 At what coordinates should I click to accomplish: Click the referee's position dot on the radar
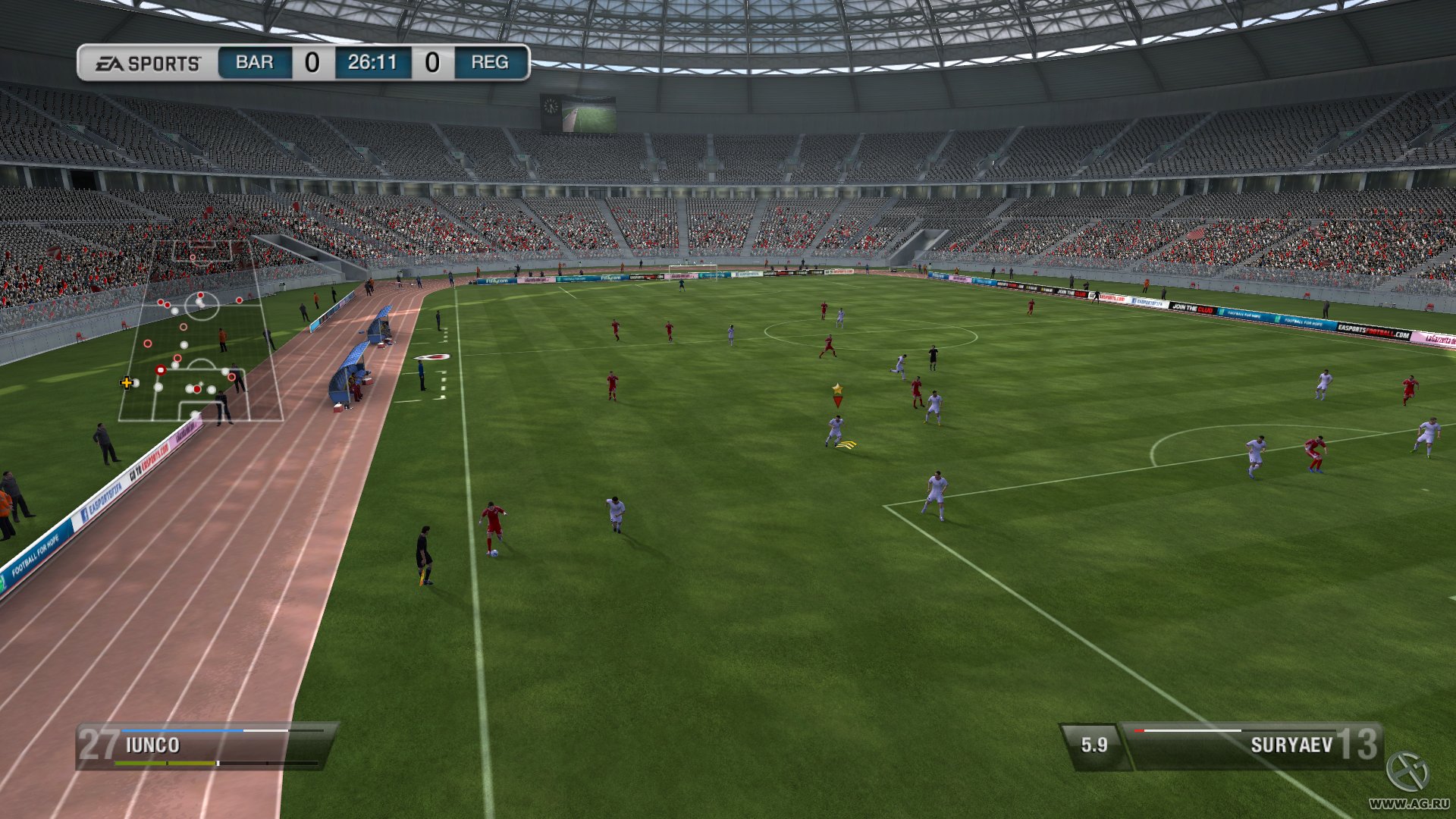(x=183, y=326)
